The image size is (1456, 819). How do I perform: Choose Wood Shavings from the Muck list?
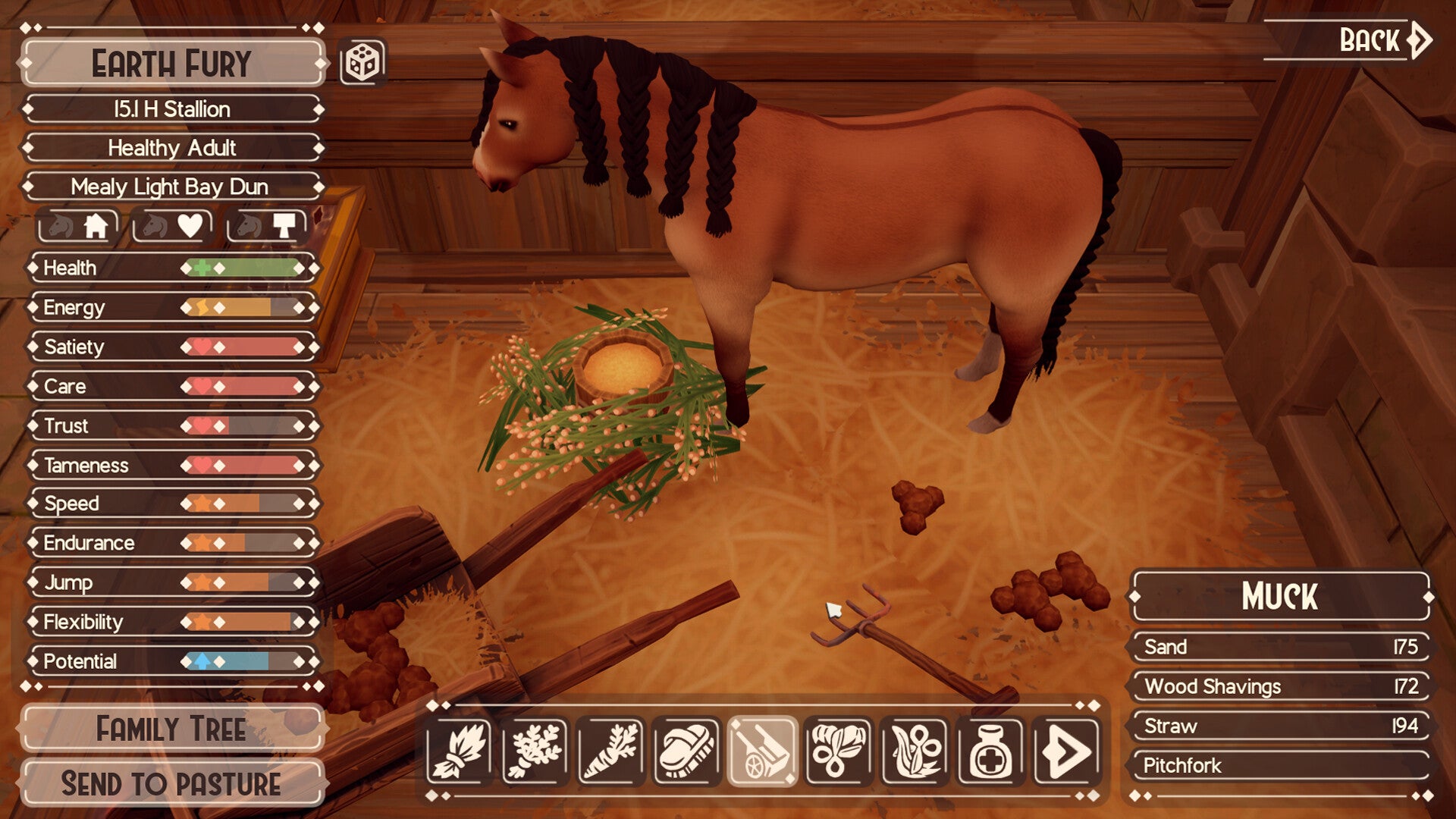(1280, 686)
